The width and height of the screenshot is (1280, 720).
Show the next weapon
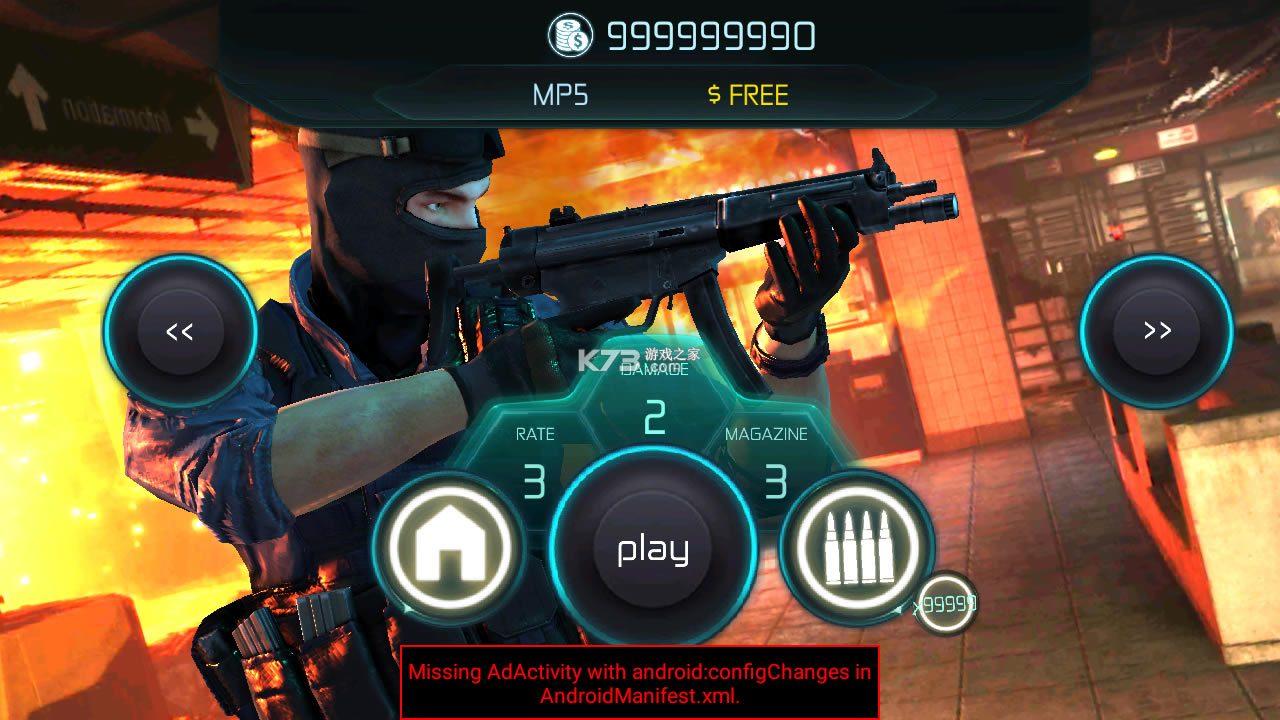(x=1157, y=331)
